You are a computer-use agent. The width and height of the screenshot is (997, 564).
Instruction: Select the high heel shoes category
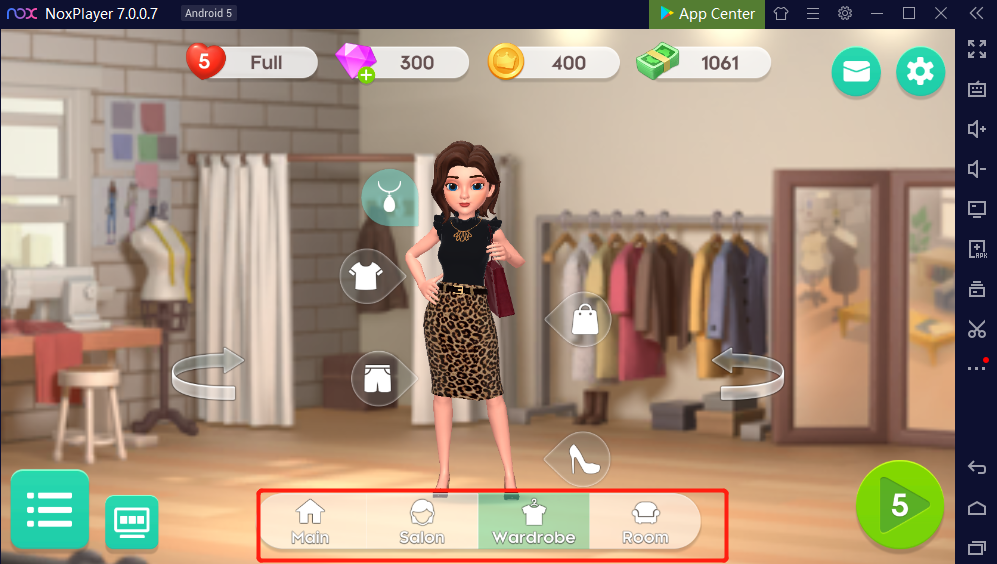click(582, 459)
